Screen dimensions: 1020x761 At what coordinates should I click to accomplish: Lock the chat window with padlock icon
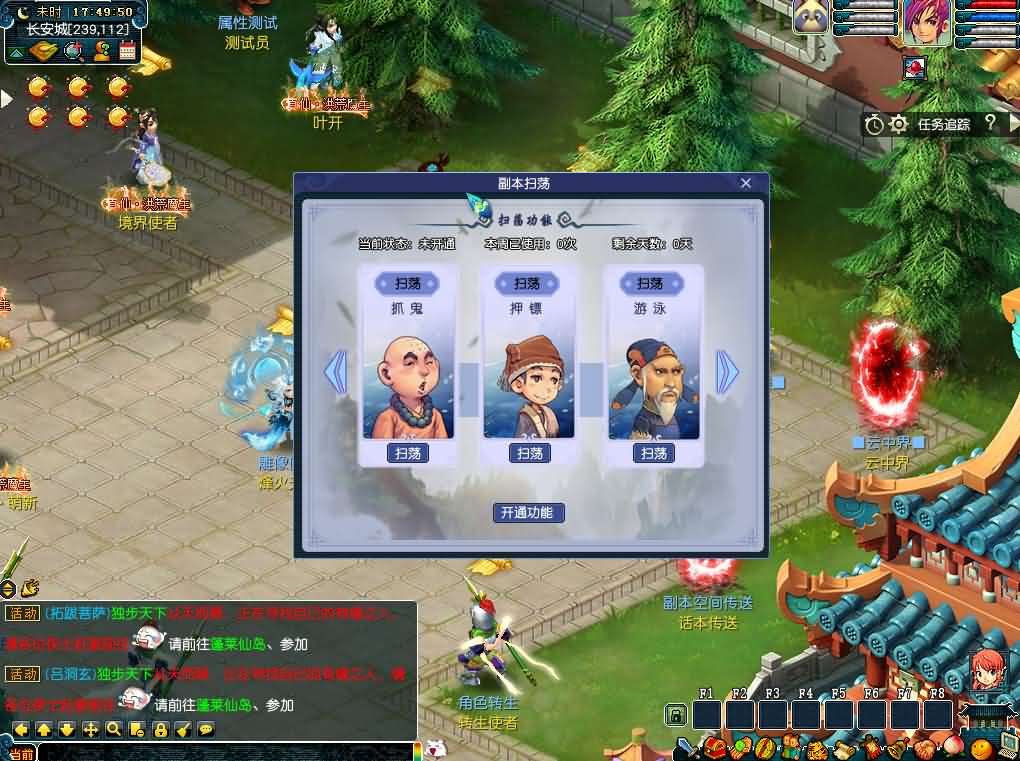[x=160, y=730]
